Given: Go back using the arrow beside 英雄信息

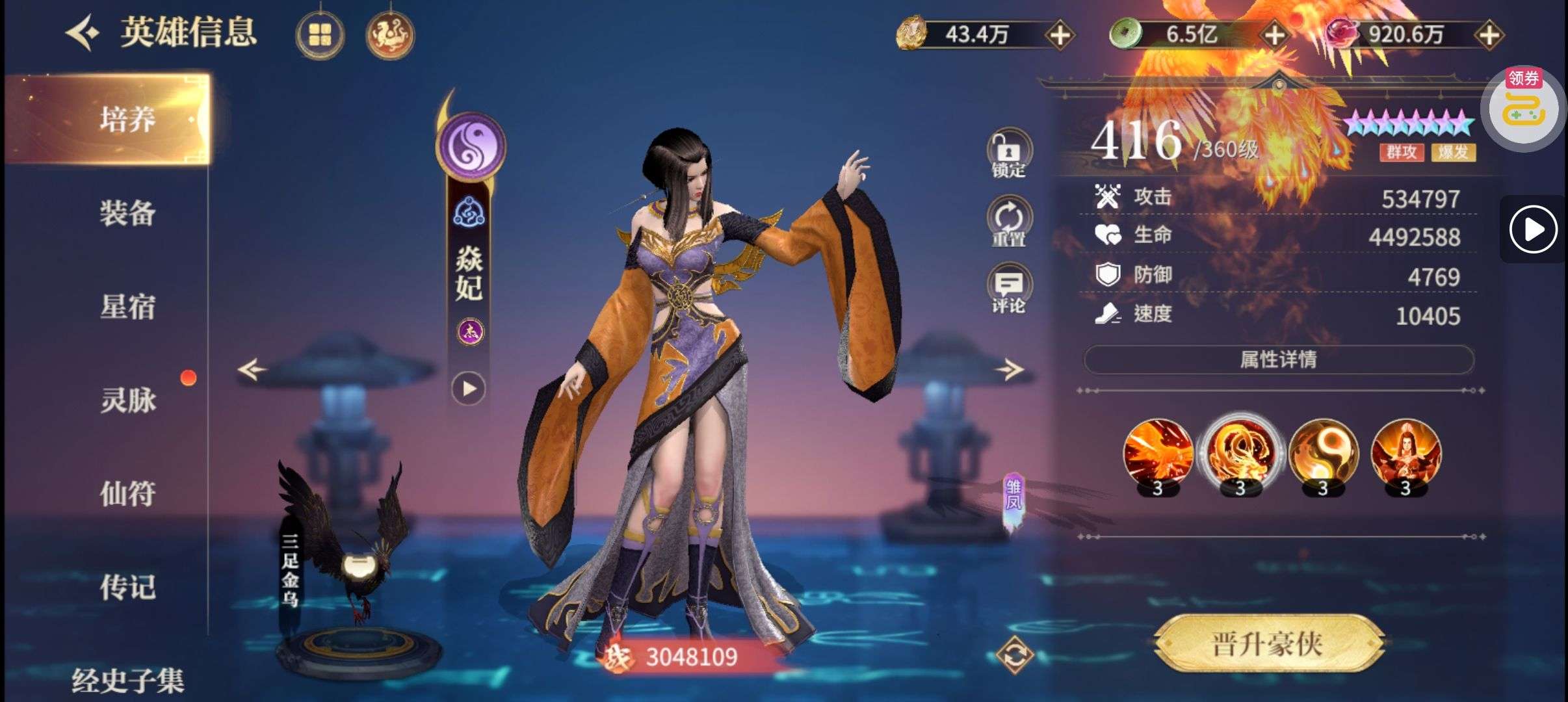Looking at the screenshot, I should coord(83,33).
